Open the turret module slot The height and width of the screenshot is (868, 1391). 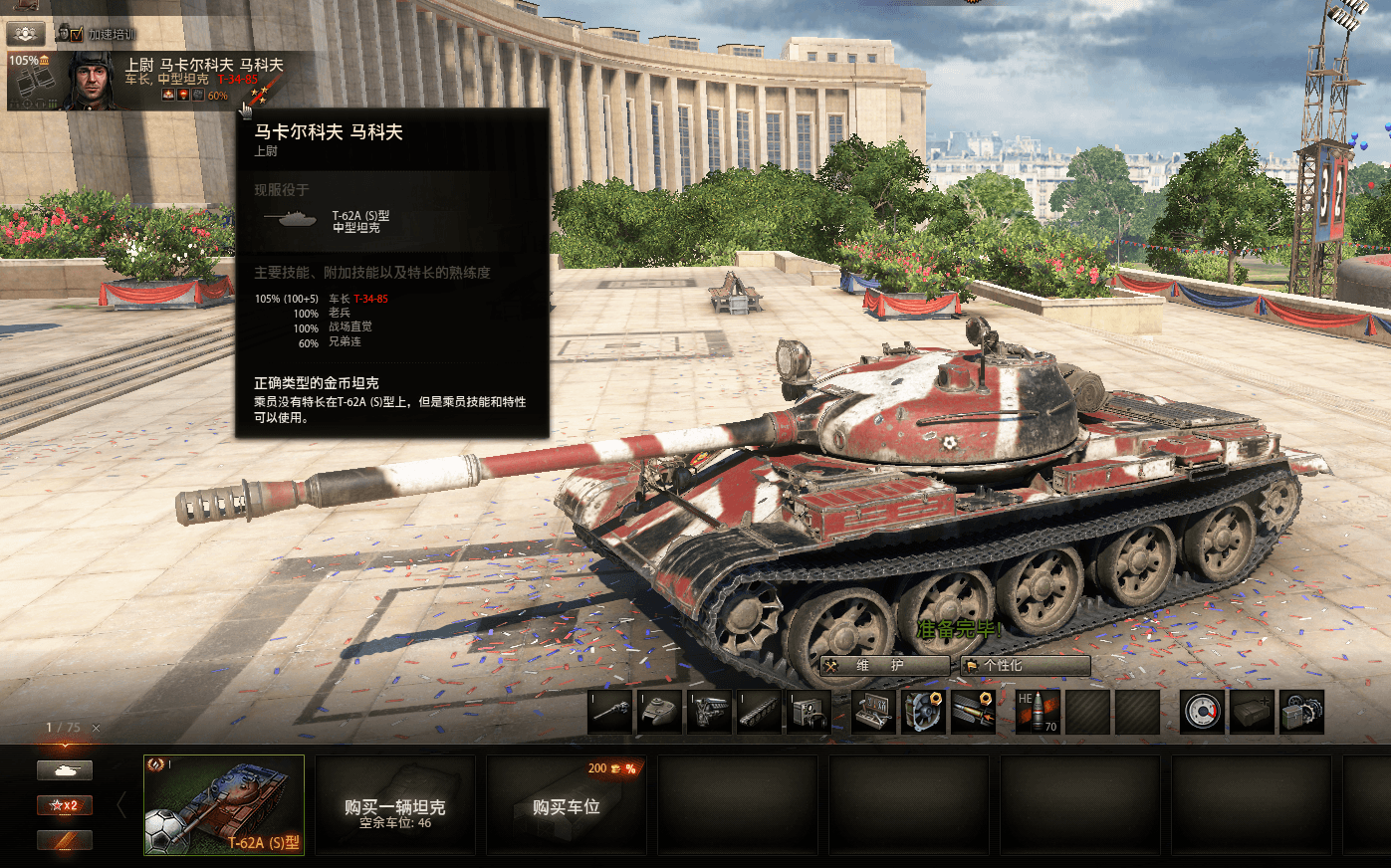[x=659, y=712]
